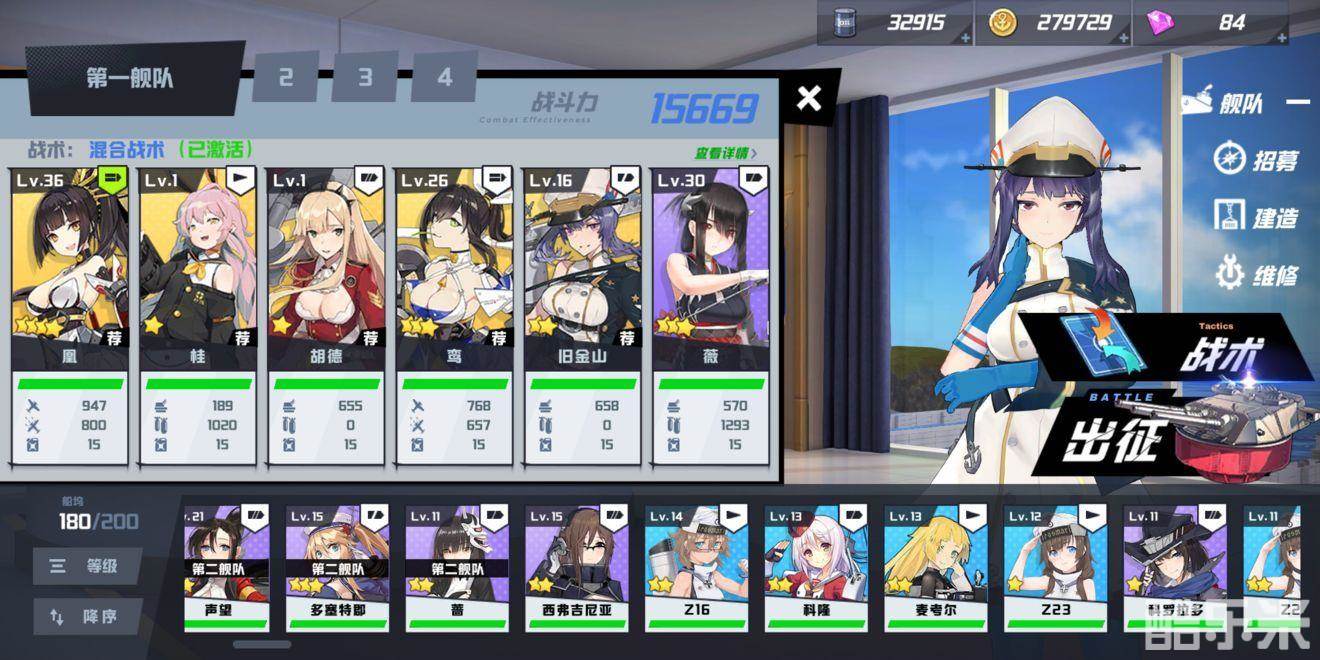Toggle the 降序 descending sort order

[x=88, y=617]
